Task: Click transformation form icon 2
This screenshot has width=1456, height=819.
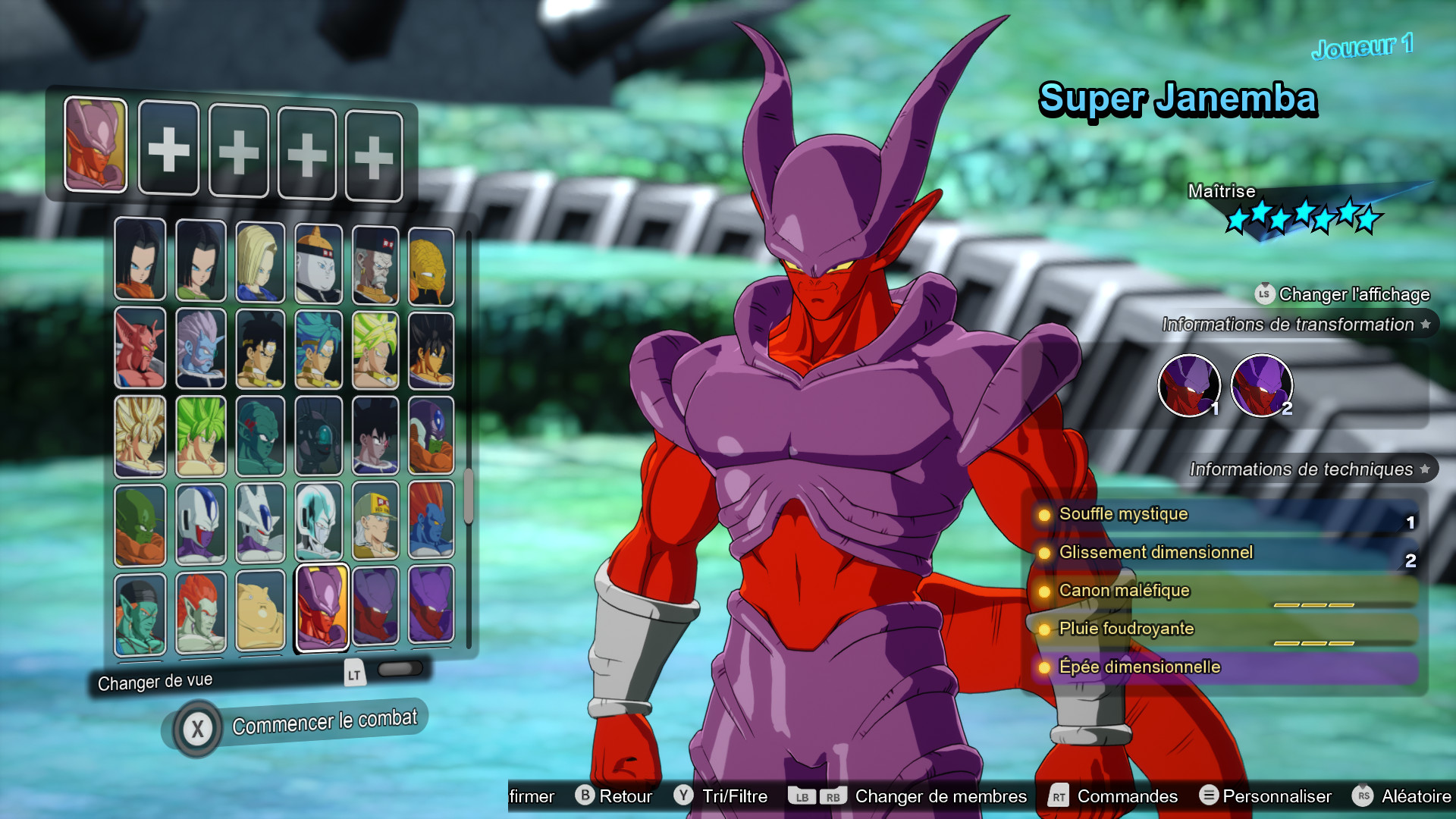Action: point(1263,386)
